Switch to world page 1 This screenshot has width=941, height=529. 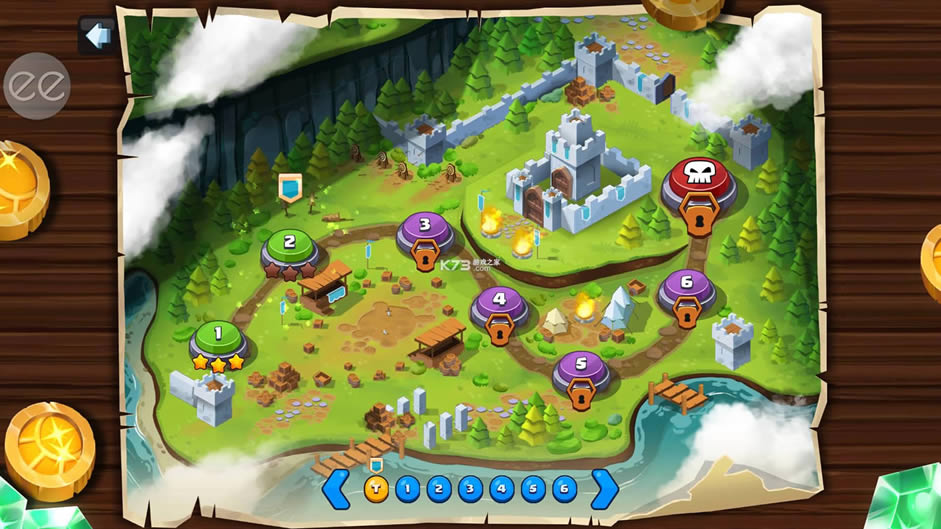(x=407, y=489)
